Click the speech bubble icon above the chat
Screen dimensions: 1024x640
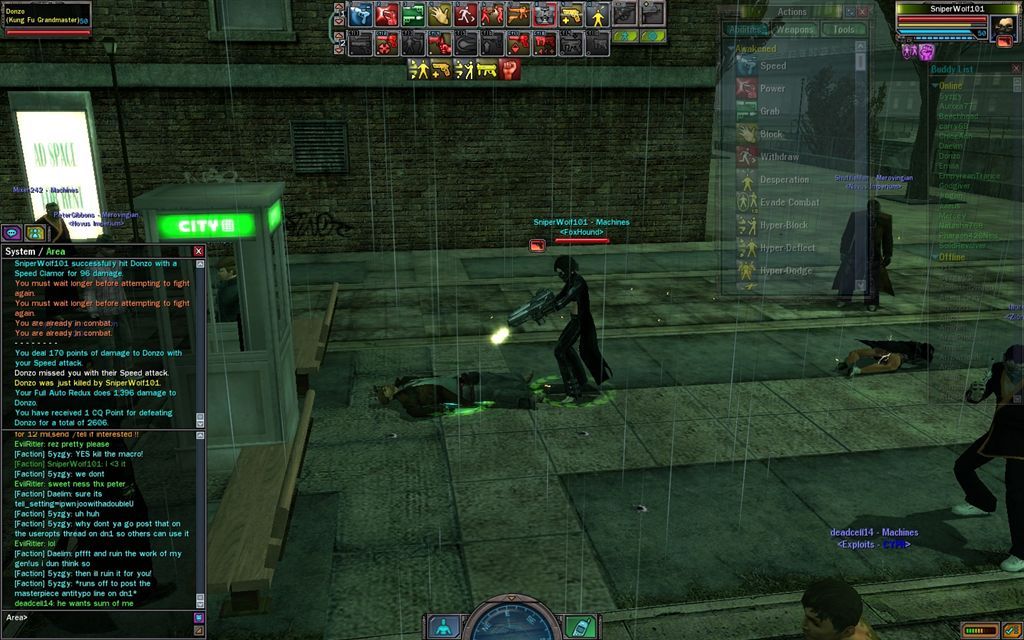pos(13,232)
